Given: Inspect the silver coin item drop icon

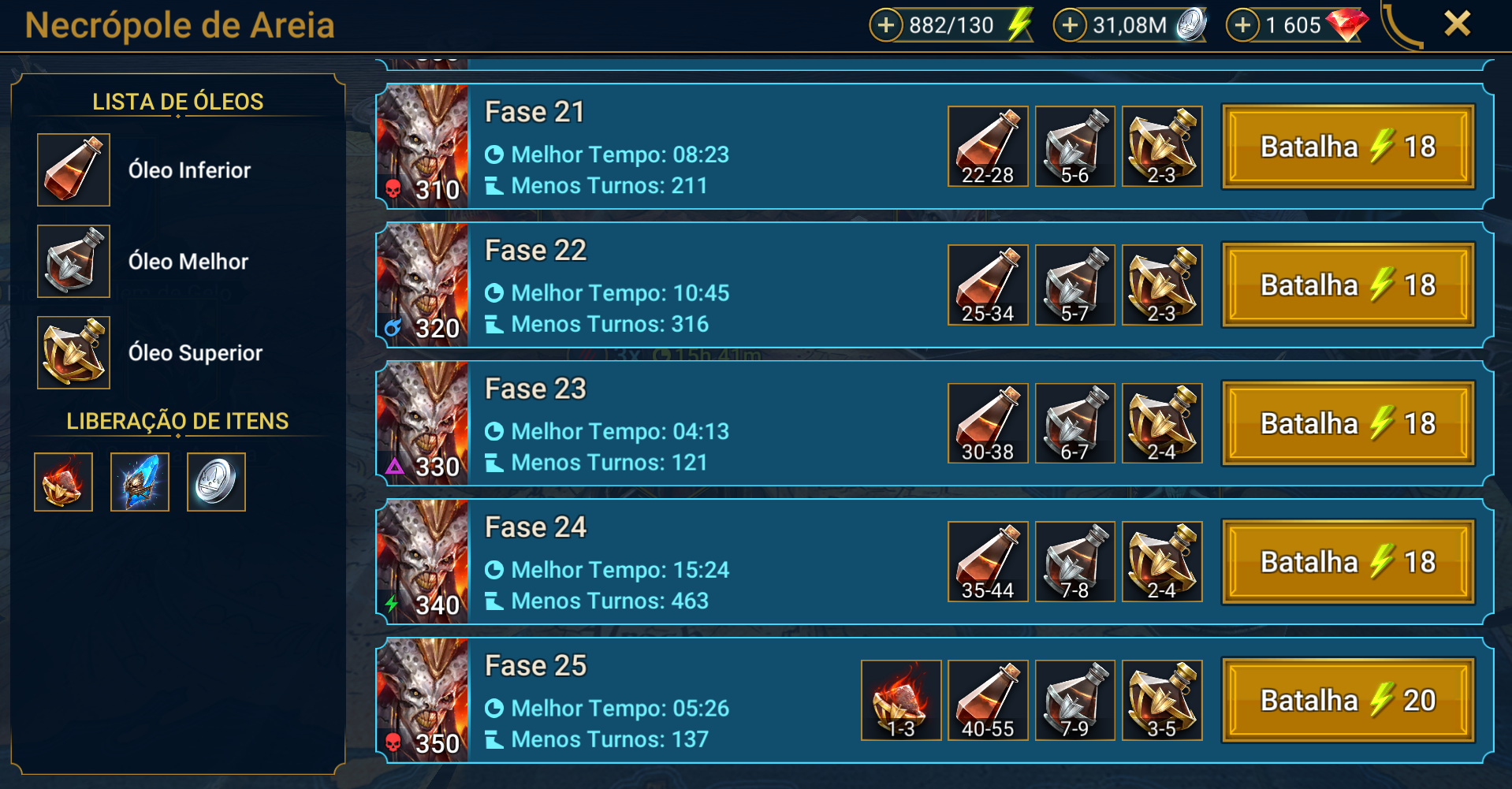Looking at the screenshot, I should (x=216, y=482).
